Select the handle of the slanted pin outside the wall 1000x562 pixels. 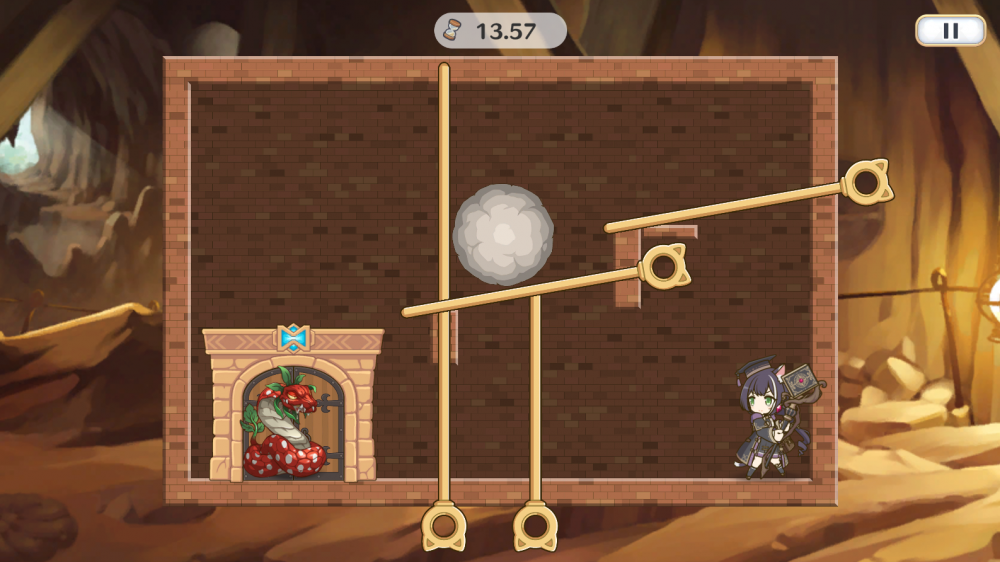point(864,183)
